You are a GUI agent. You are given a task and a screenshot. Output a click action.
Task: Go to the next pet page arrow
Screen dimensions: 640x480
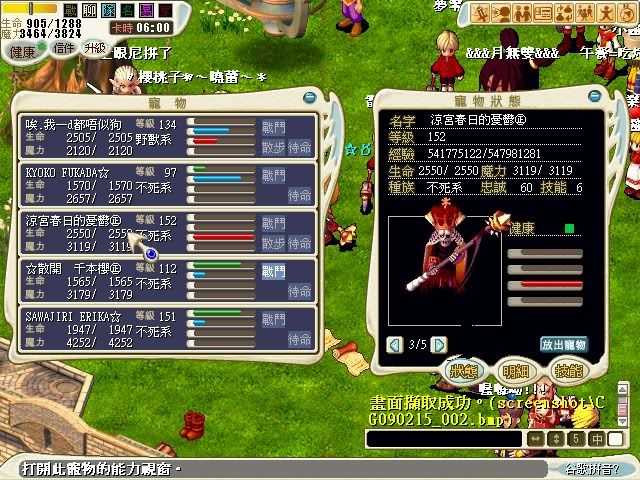click(438, 344)
